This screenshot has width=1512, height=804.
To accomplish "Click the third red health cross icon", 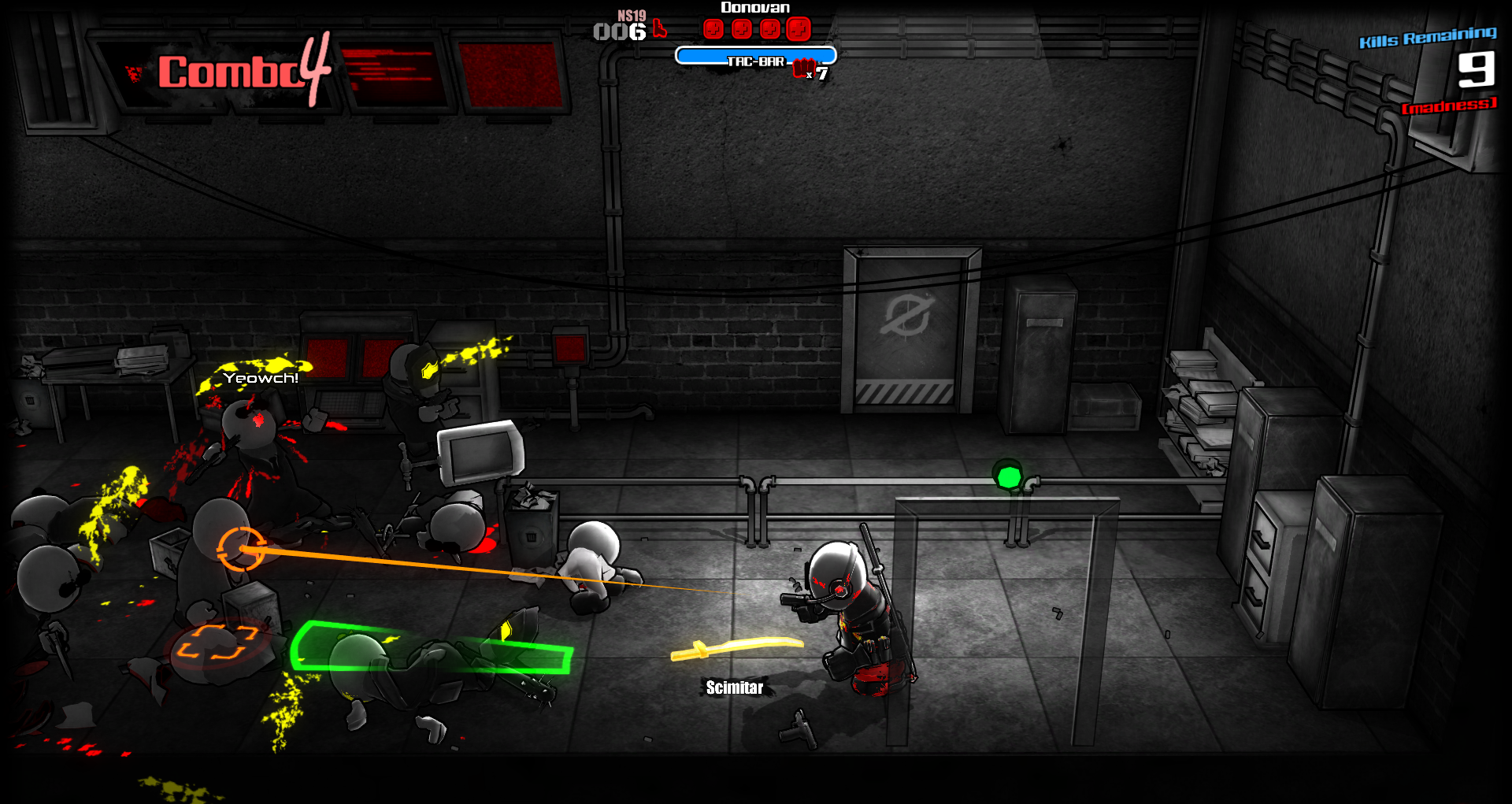I will tap(770, 29).
